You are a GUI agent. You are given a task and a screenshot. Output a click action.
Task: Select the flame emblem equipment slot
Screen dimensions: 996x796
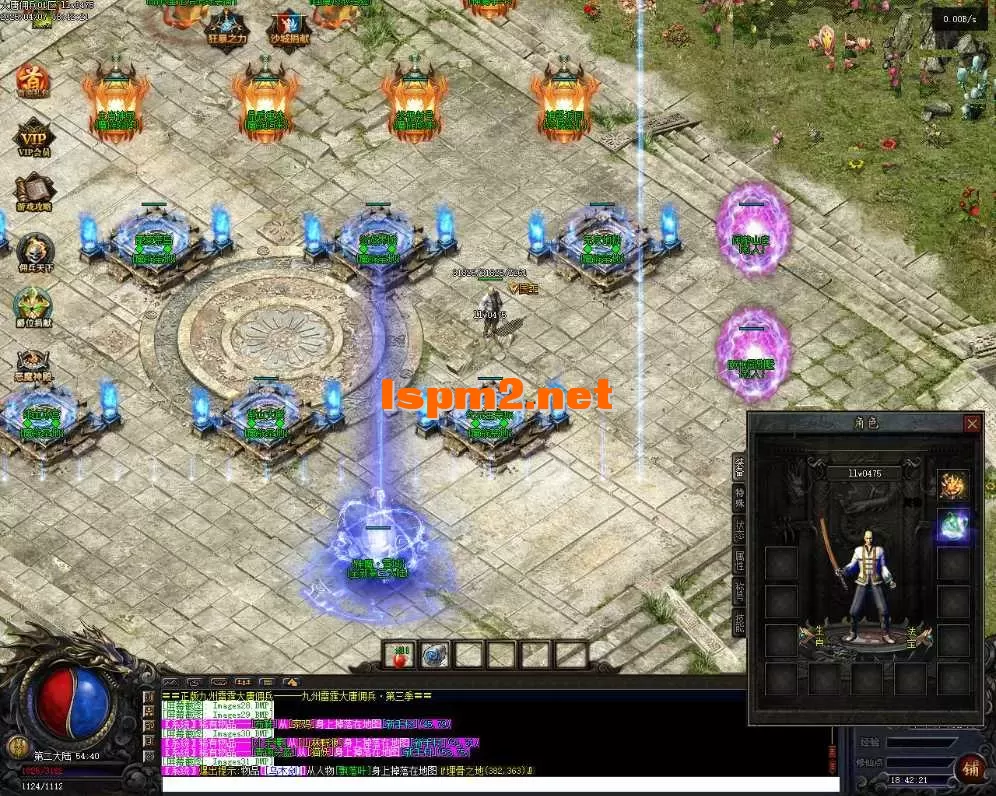pos(953,486)
